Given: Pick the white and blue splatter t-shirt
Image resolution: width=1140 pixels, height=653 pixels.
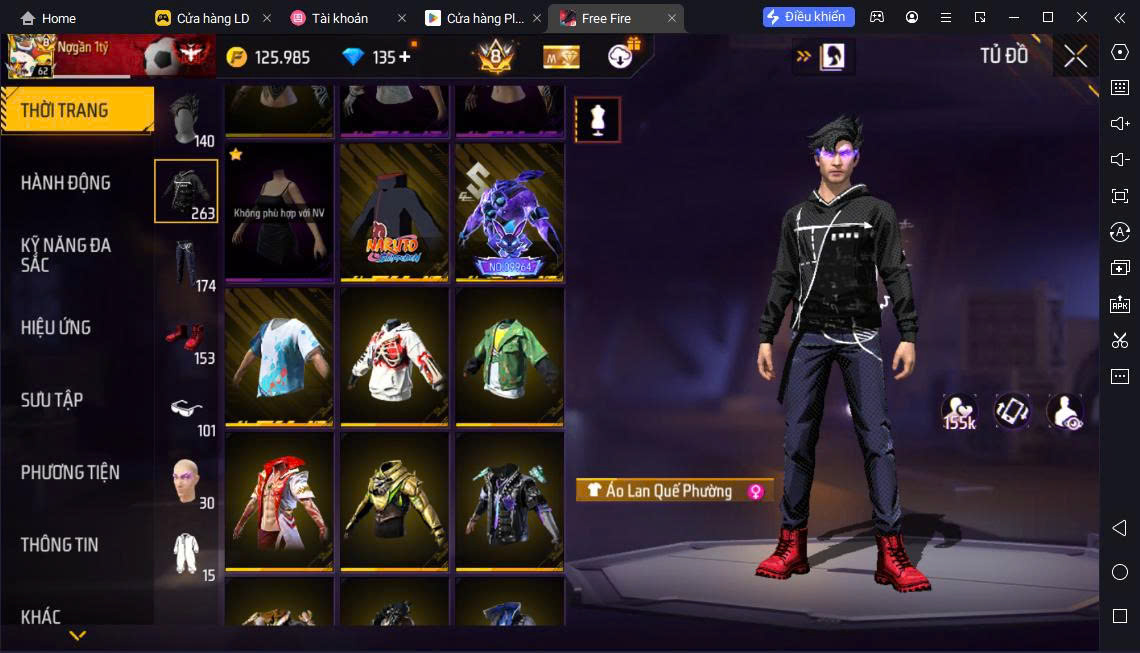Looking at the screenshot, I should point(279,356).
